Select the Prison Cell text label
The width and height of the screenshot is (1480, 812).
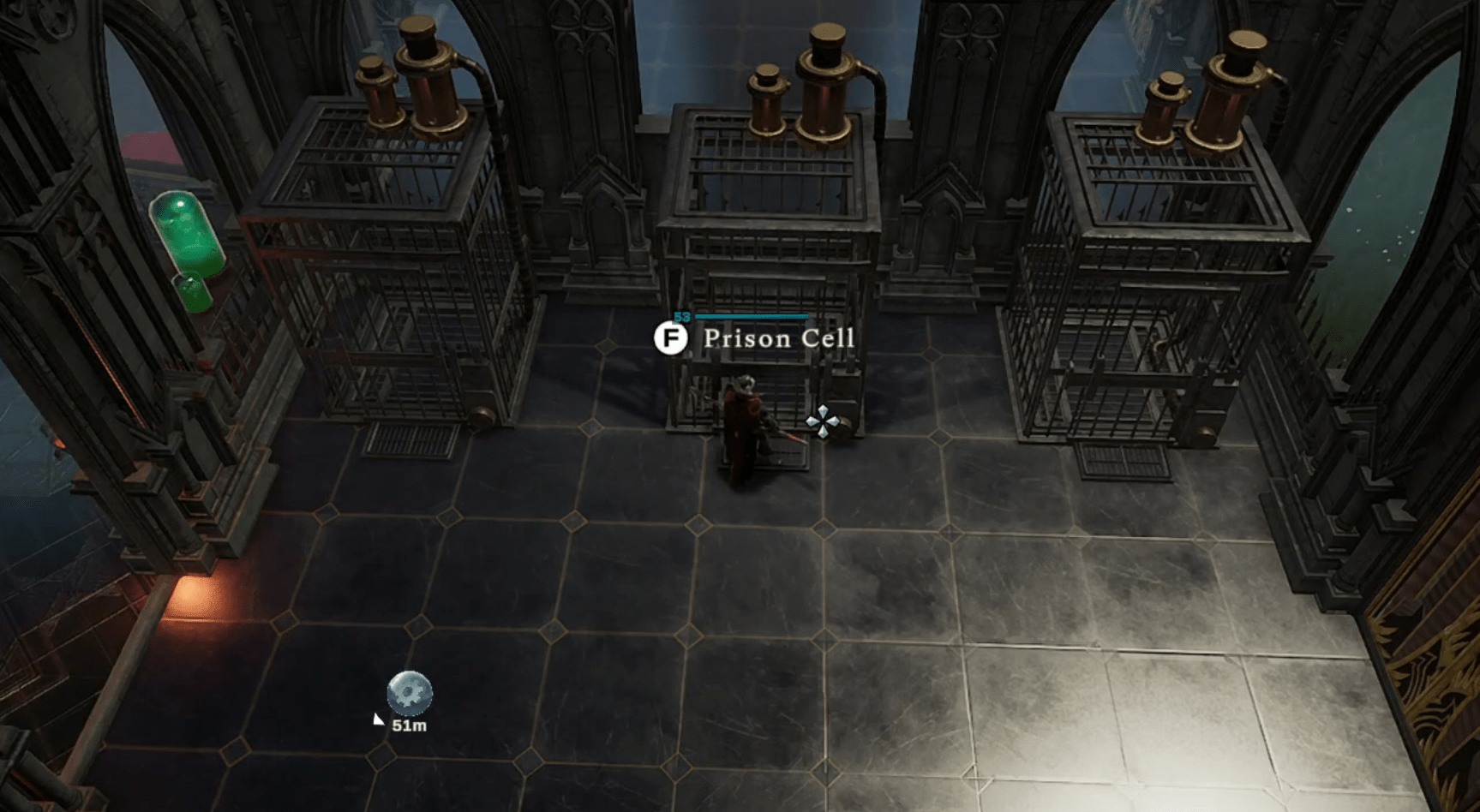776,339
